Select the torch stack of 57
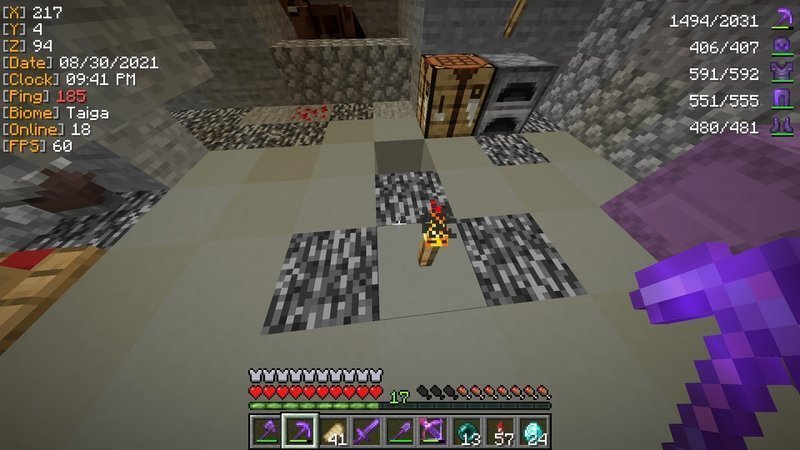The width and height of the screenshot is (800, 450). 500,430
